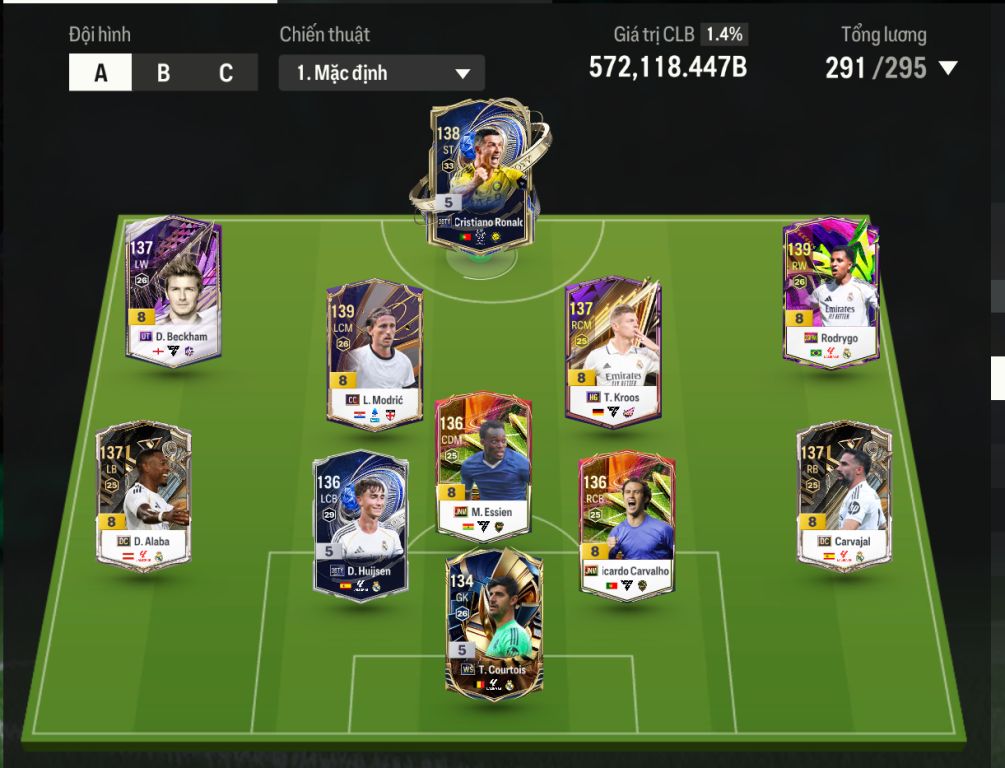Select squad tab C

coord(226,73)
